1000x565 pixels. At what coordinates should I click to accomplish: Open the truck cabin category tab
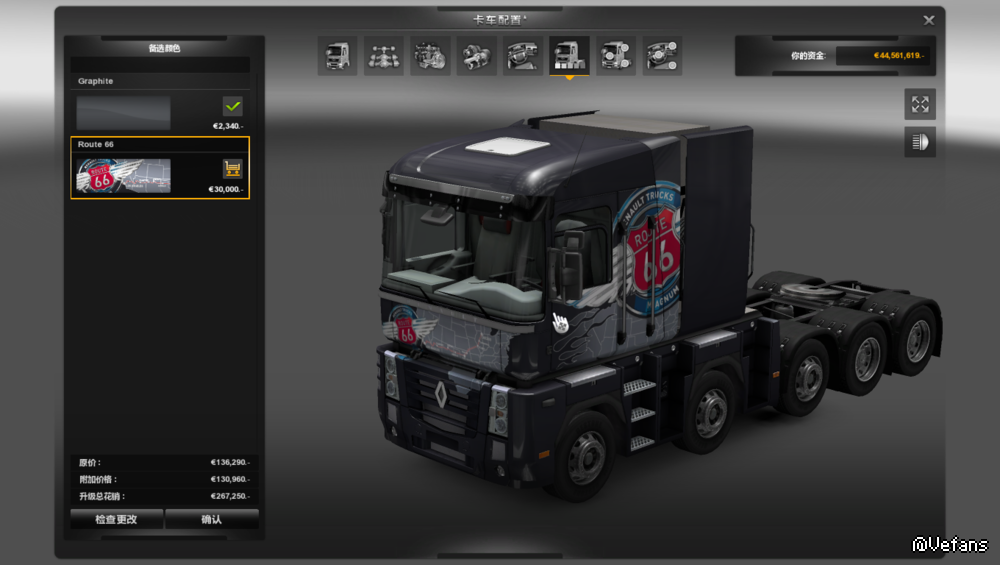(x=338, y=56)
